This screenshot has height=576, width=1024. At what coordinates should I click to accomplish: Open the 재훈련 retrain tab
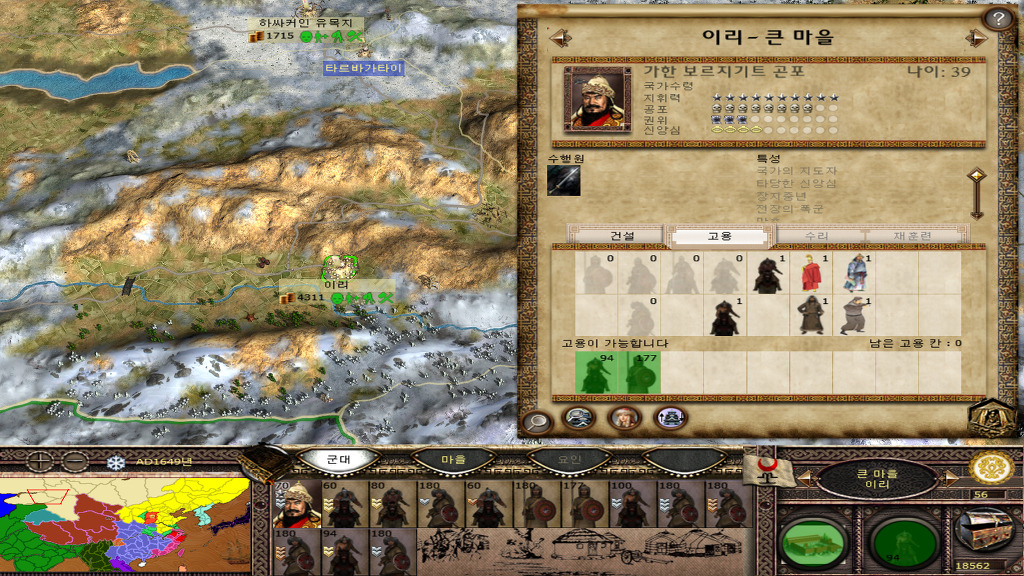pyautogui.click(x=912, y=236)
